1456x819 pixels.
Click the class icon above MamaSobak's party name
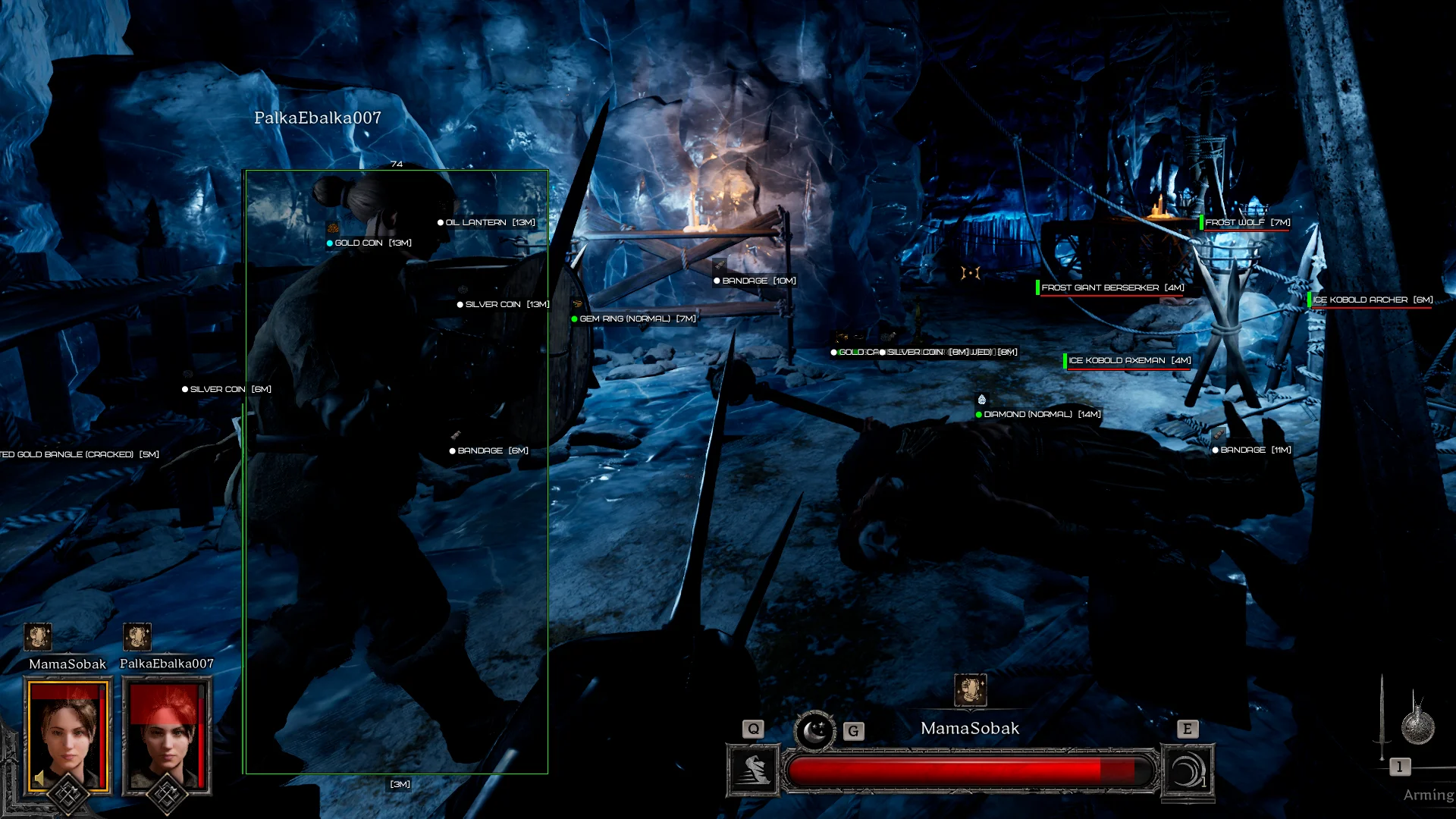pos(38,637)
